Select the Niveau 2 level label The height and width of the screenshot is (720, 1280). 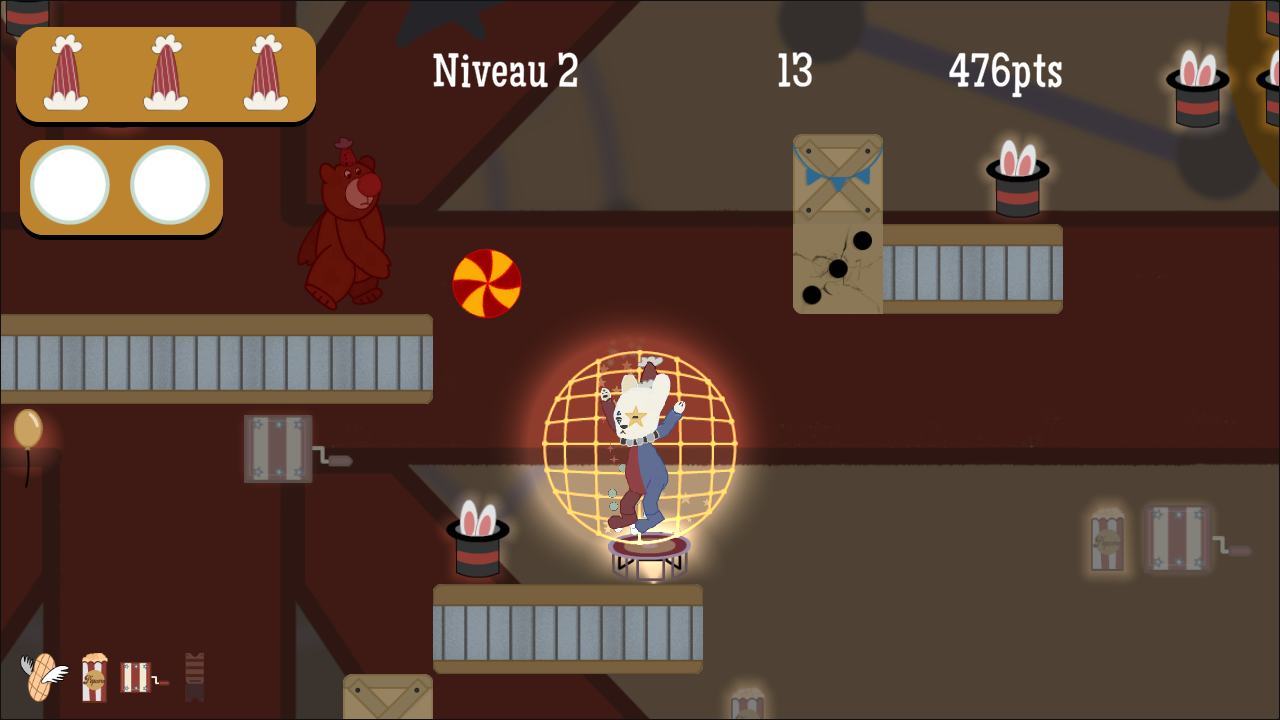tap(503, 70)
